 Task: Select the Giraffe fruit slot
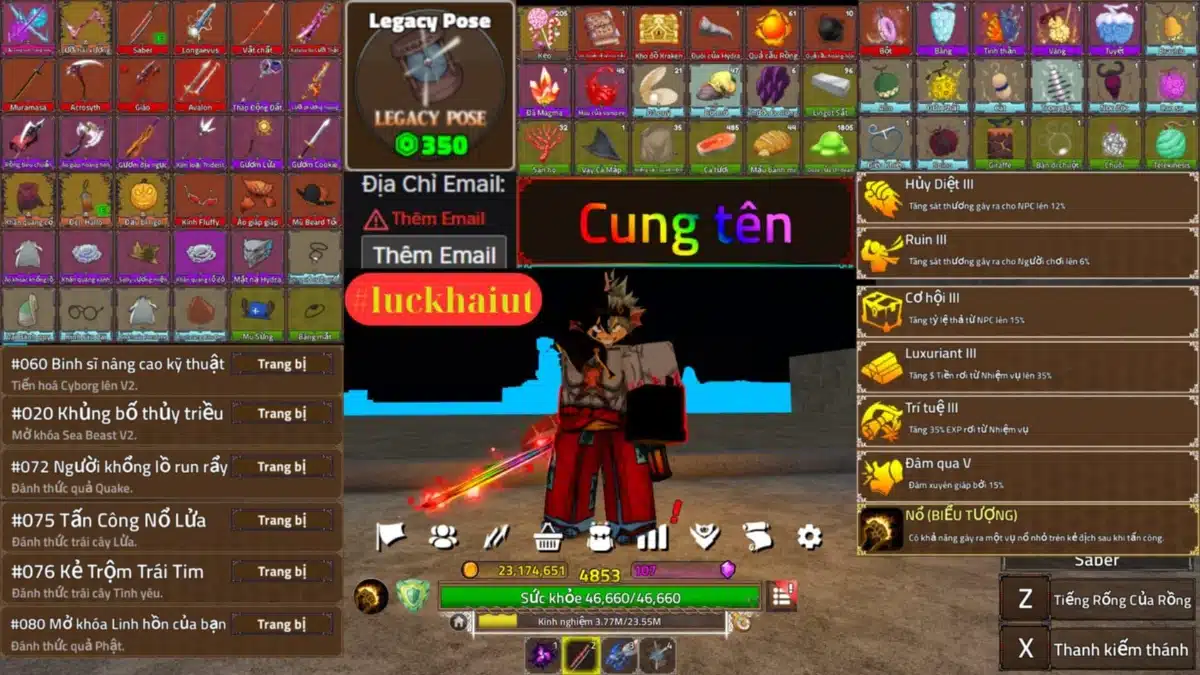(1000, 144)
